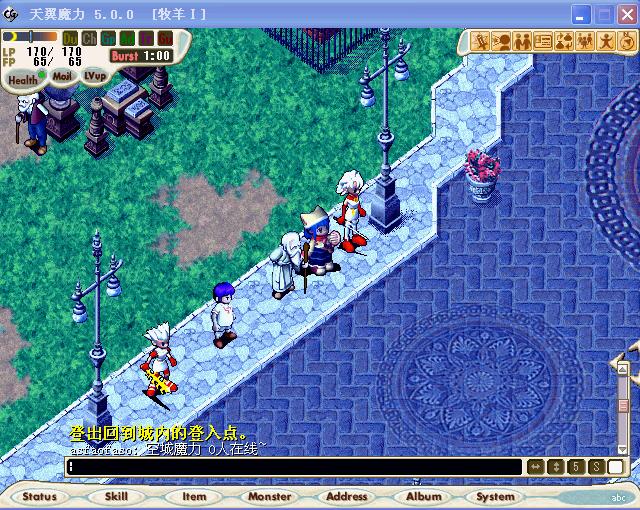Click the money bags exchange icon
The height and width of the screenshot is (510, 640).
pos(564,41)
